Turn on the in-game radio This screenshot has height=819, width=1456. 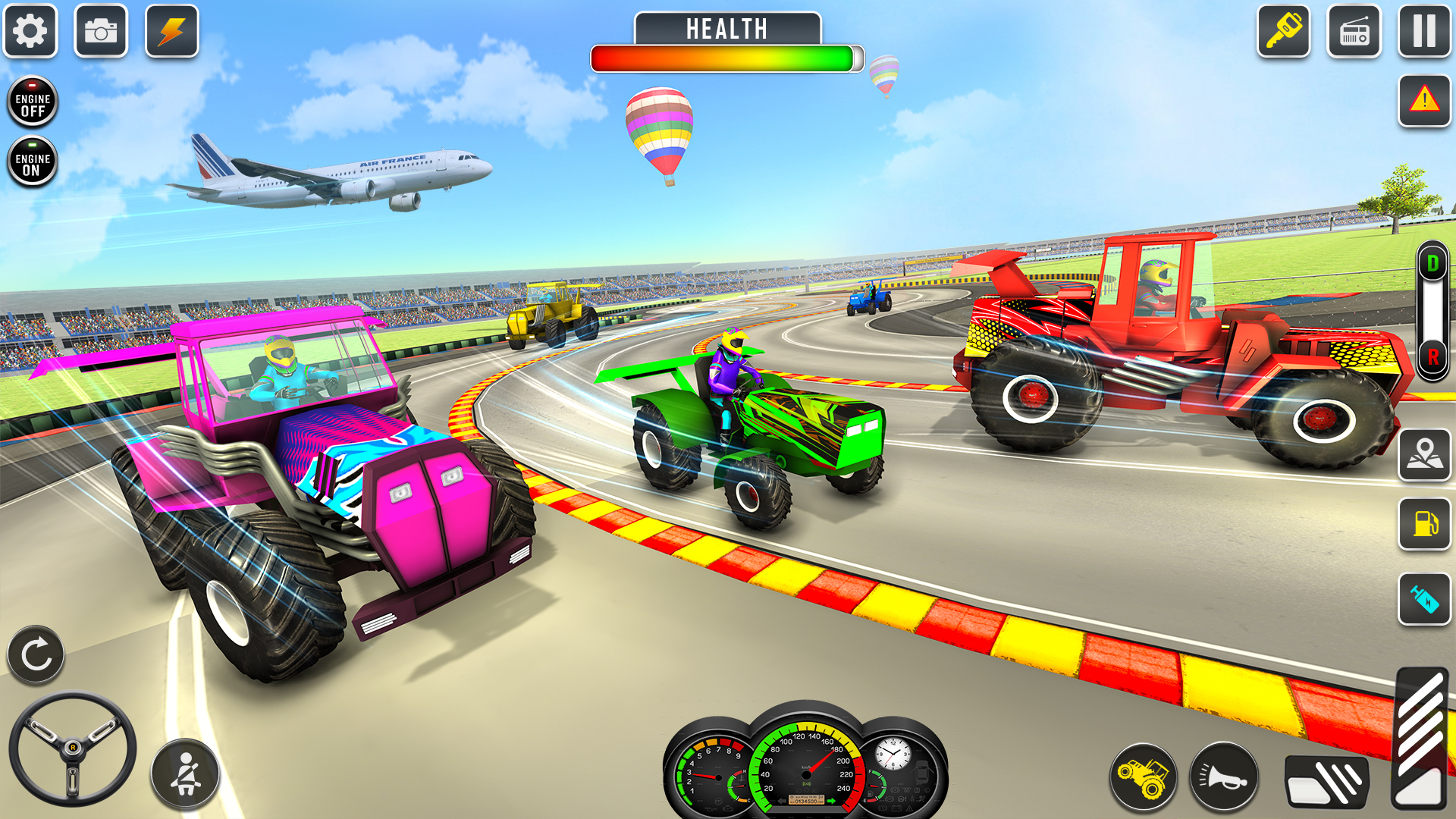[x=1354, y=32]
